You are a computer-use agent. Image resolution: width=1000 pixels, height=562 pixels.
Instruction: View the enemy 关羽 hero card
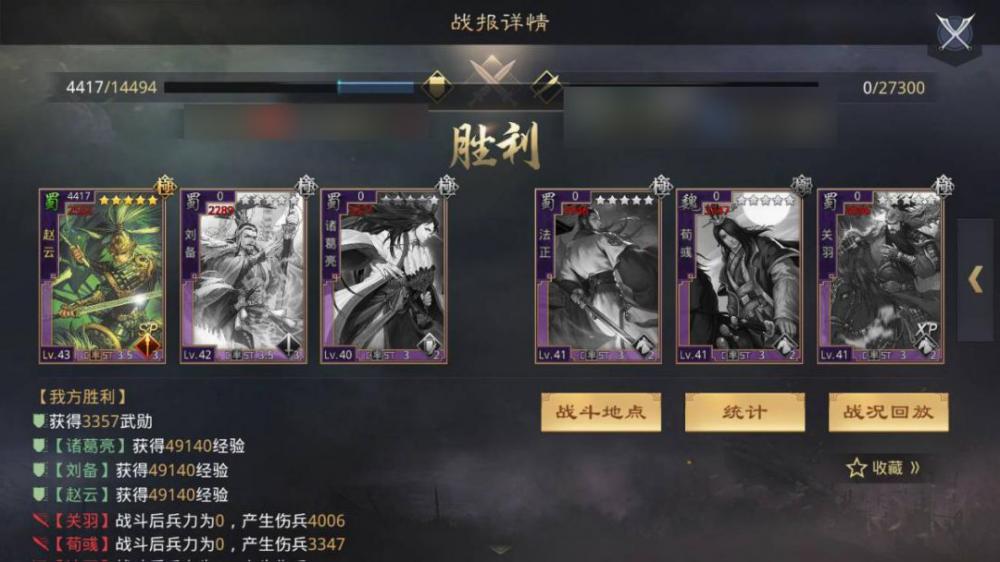coord(880,275)
